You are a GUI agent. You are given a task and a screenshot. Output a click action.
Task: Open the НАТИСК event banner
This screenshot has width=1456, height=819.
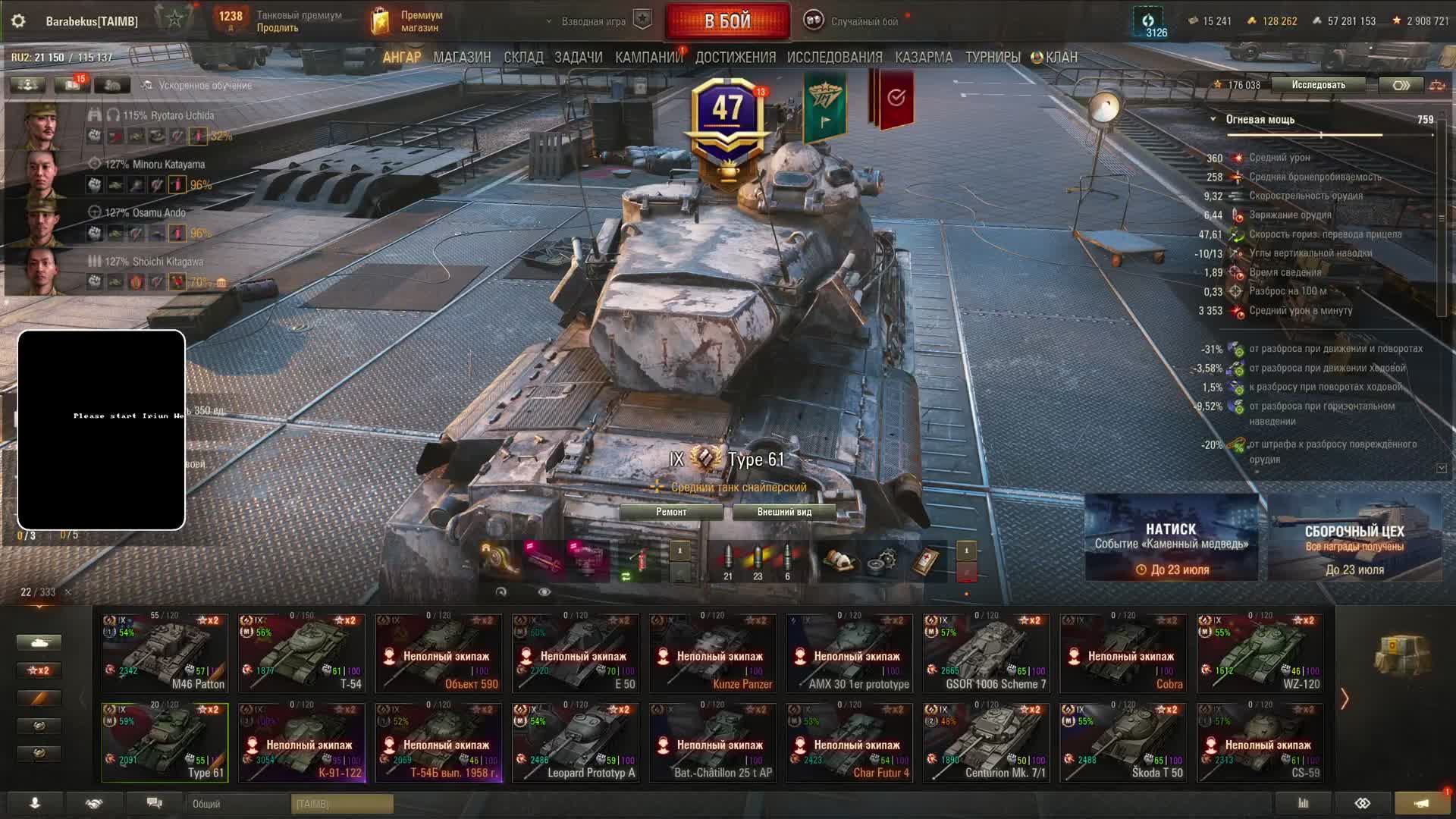[1171, 537]
